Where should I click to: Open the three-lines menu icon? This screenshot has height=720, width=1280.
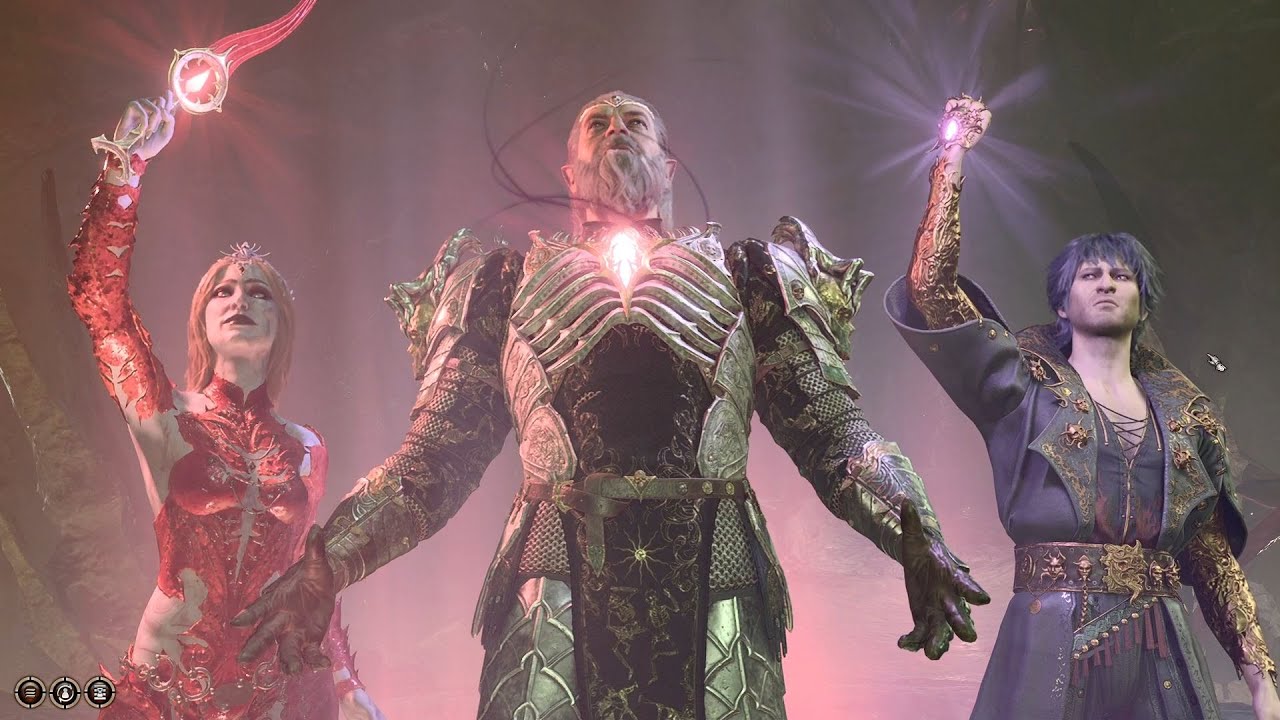pyautogui.click(x=30, y=691)
